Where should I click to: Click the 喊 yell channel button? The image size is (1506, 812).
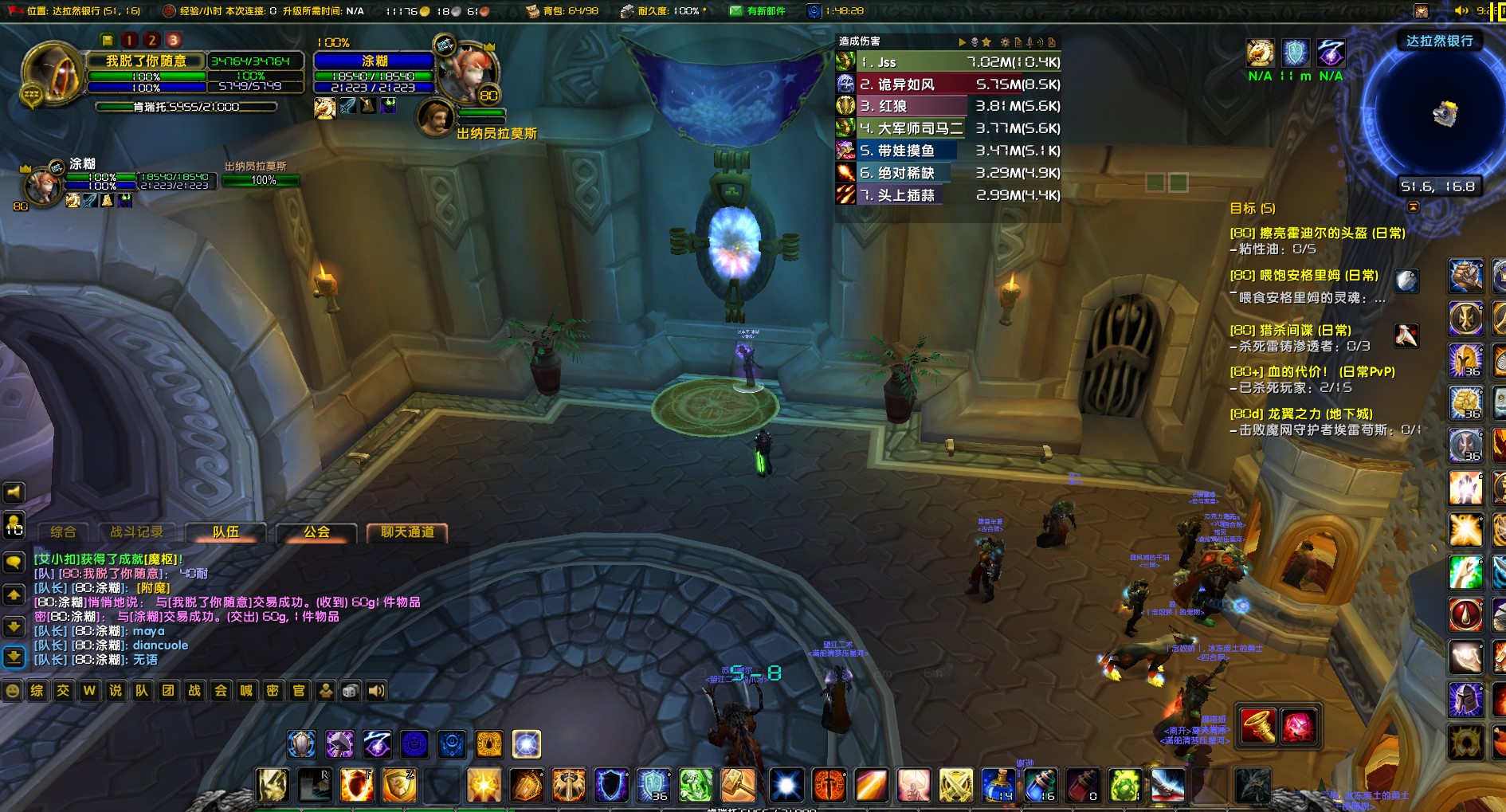[246, 691]
